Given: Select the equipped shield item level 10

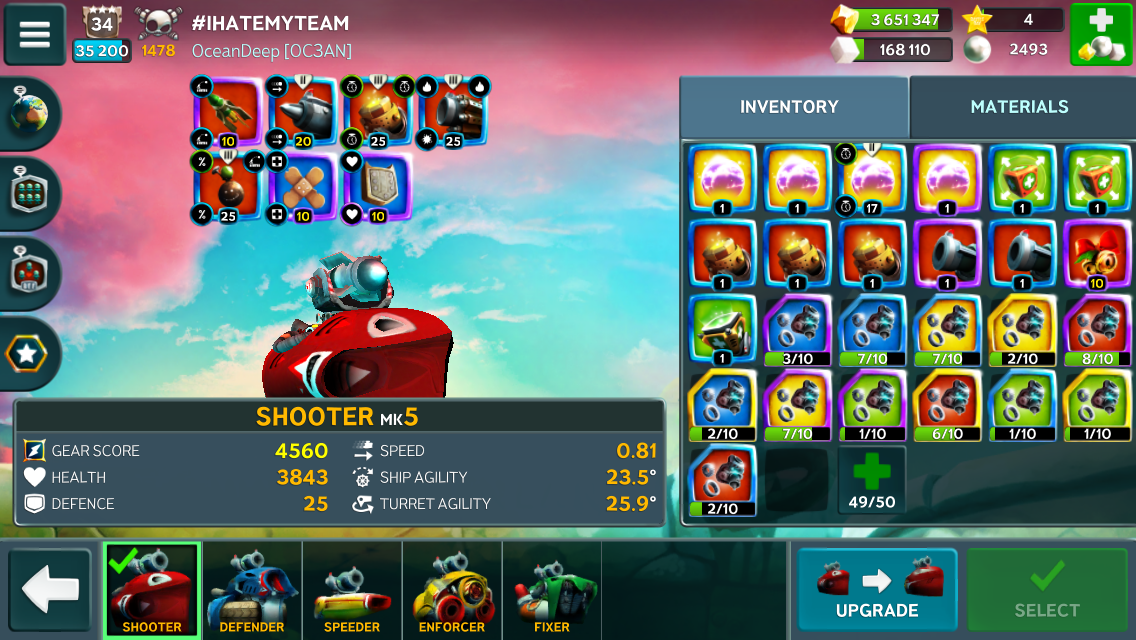Looking at the screenshot, I should [x=377, y=187].
